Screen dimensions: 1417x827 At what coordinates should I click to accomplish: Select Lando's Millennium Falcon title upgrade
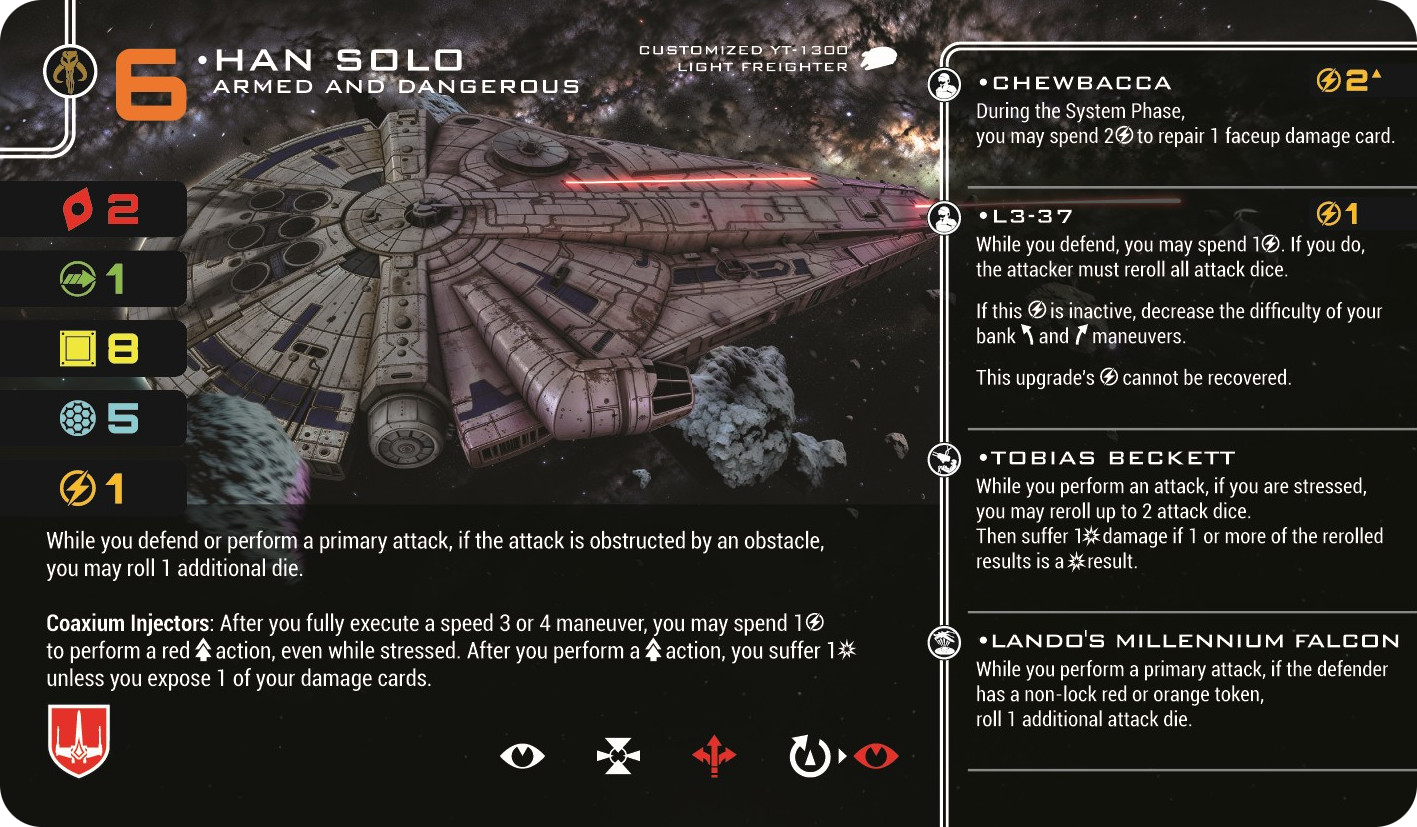[x=1190, y=641]
